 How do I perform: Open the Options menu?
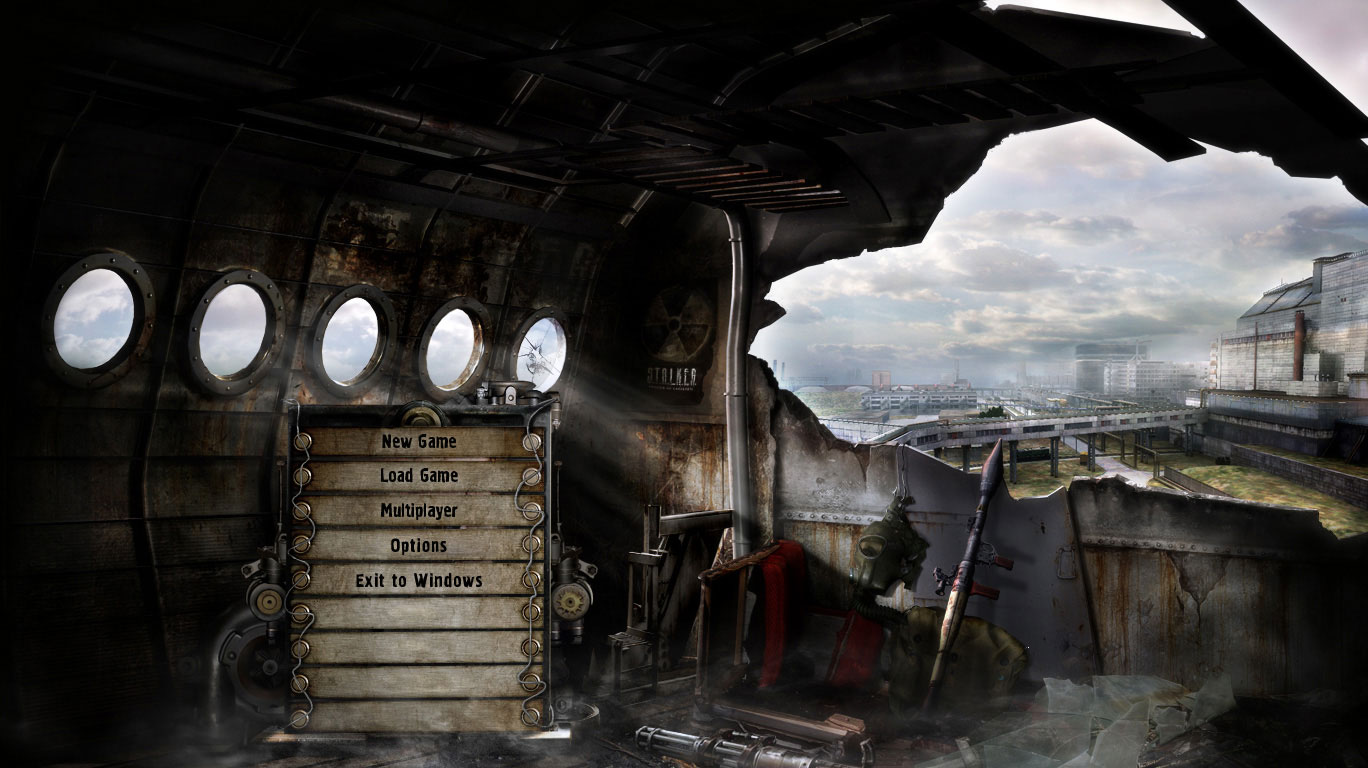point(418,546)
